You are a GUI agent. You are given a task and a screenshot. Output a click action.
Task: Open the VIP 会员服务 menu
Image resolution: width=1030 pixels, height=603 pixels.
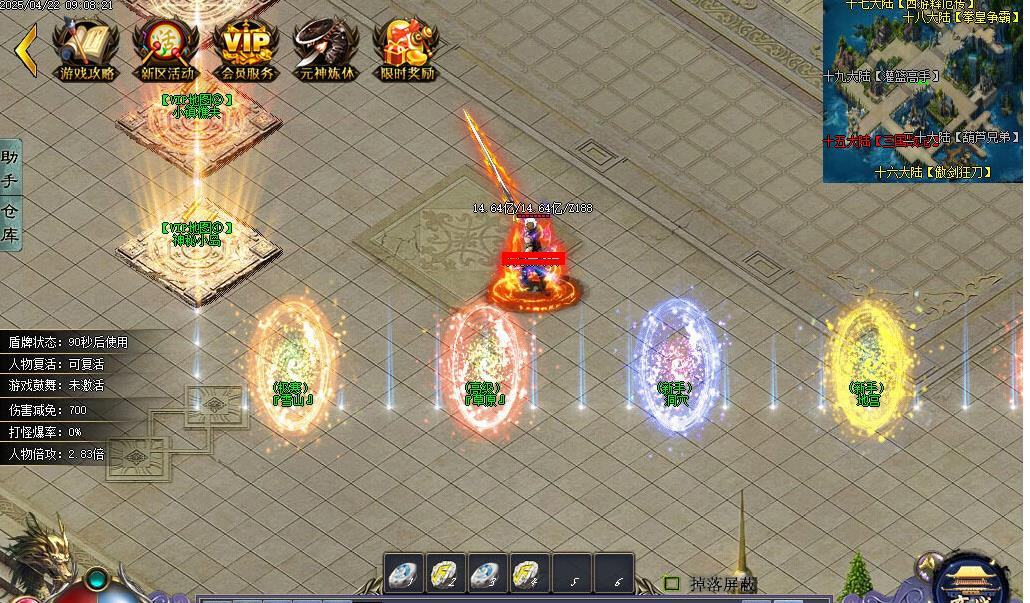tap(246, 48)
